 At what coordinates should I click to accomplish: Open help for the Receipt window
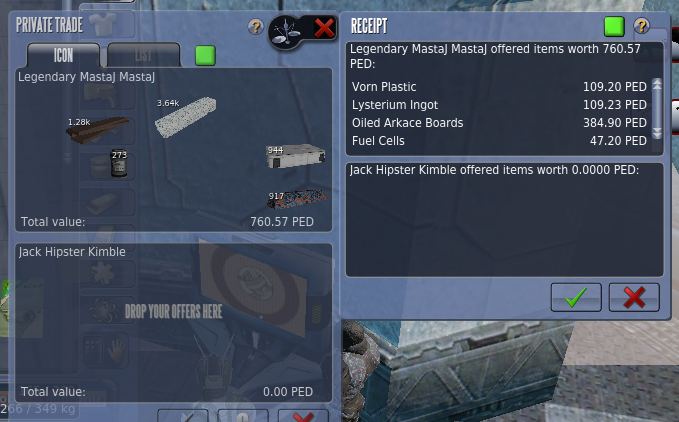(x=641, y=26)
